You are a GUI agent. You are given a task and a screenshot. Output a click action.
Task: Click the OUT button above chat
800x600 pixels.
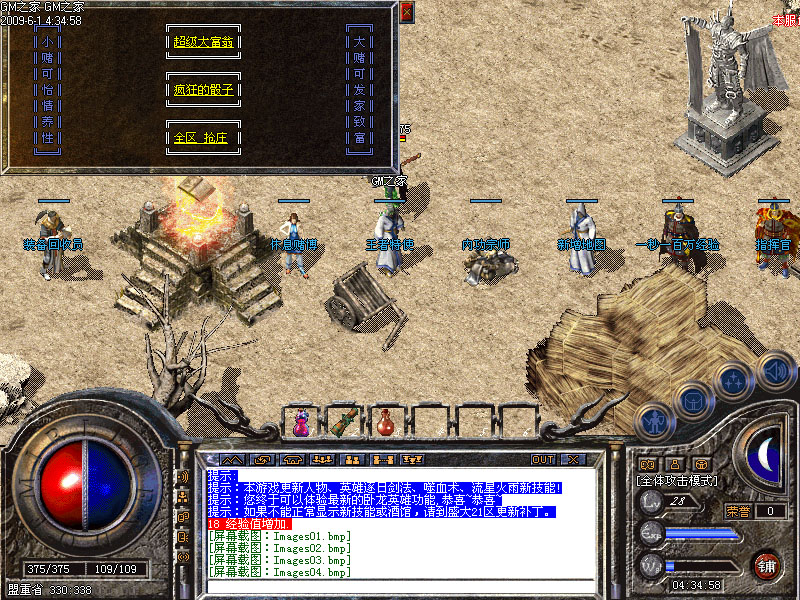pos(542,460)
